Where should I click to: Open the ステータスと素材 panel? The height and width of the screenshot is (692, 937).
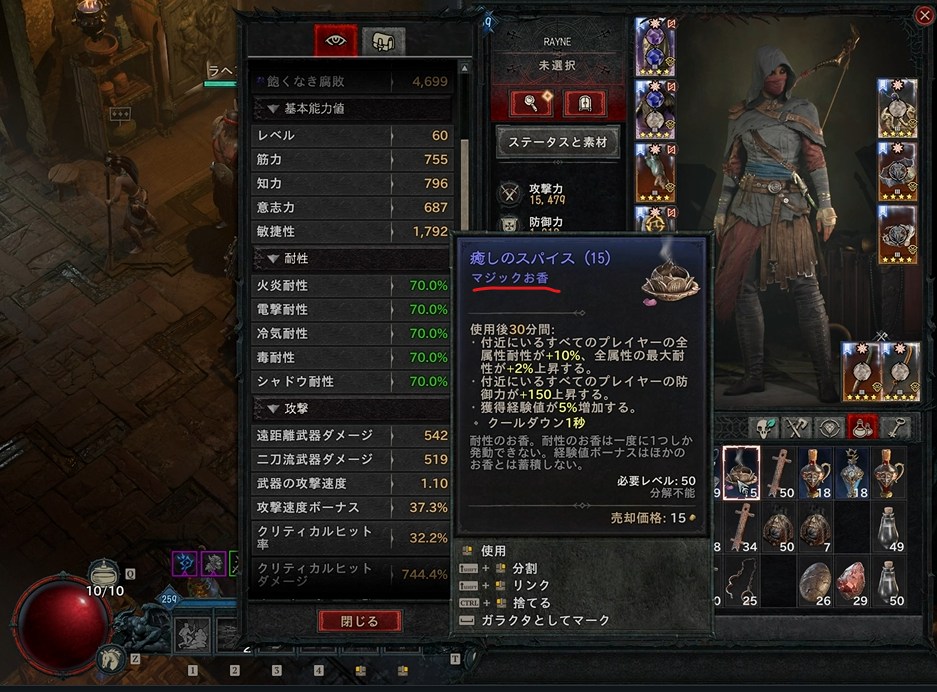pyautogui.click(x=558, y=141)
